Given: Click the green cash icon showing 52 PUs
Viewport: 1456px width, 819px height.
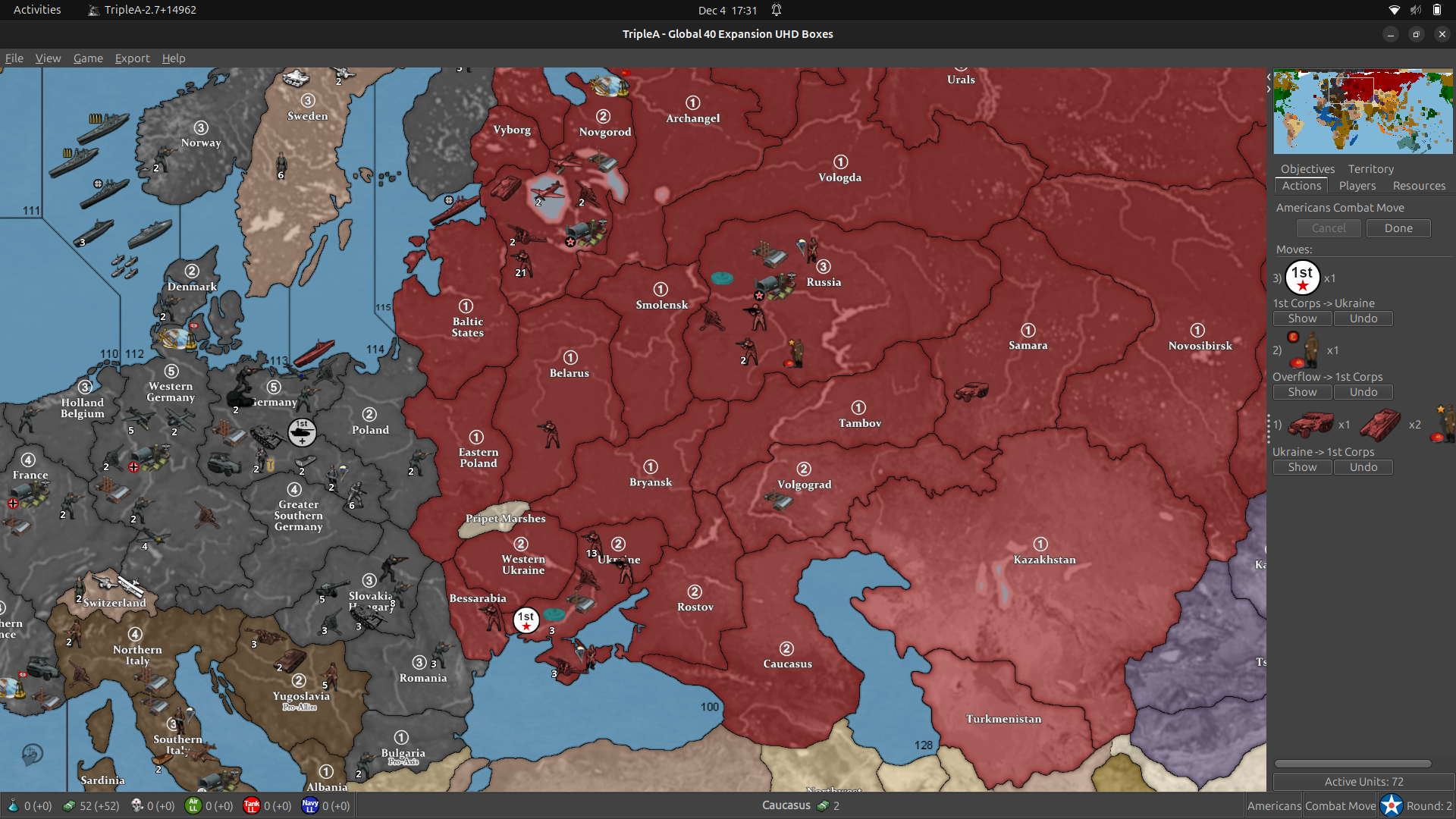Looking at the screenshot, I should tap(69, 805).
